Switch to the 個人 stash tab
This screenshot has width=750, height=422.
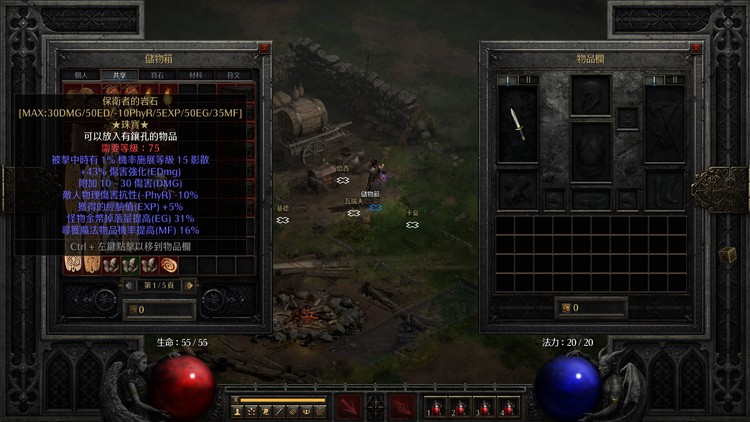click(81, 75)
